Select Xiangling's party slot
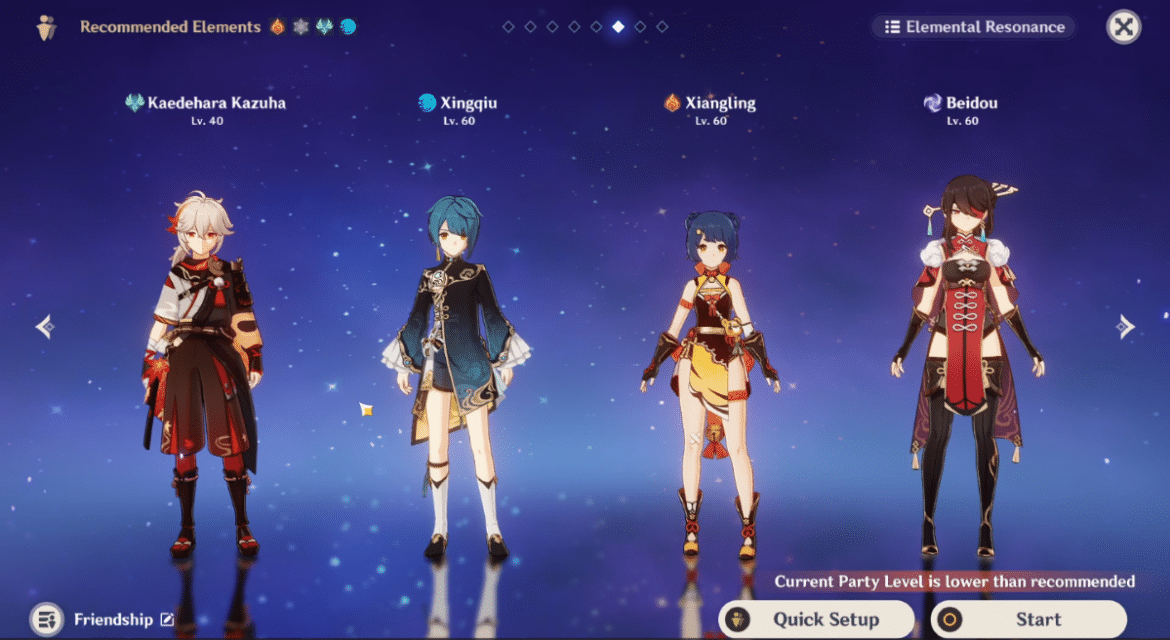 pyautogui.click(x=710, y=380)
